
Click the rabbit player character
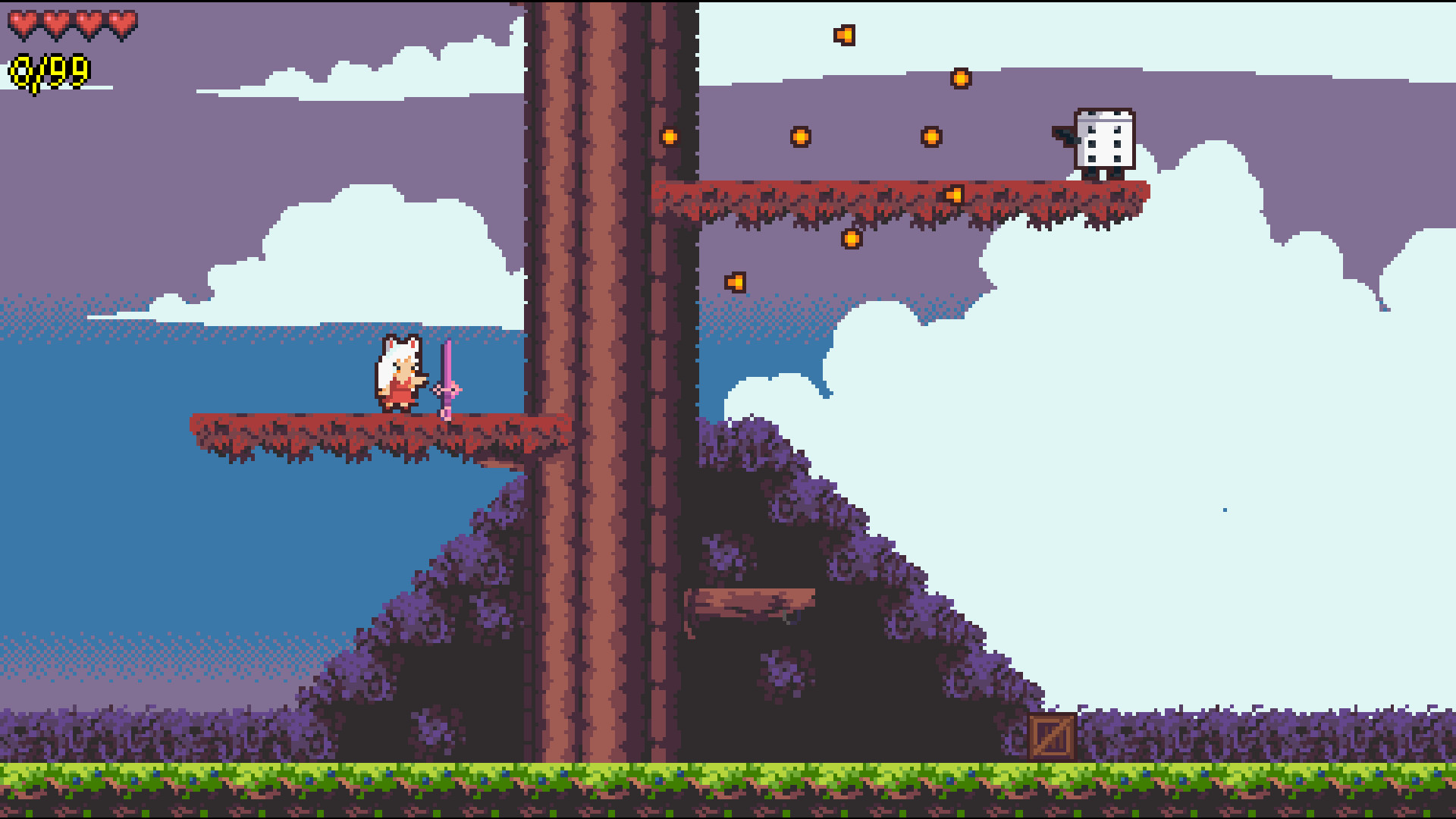tap(398, 372)
